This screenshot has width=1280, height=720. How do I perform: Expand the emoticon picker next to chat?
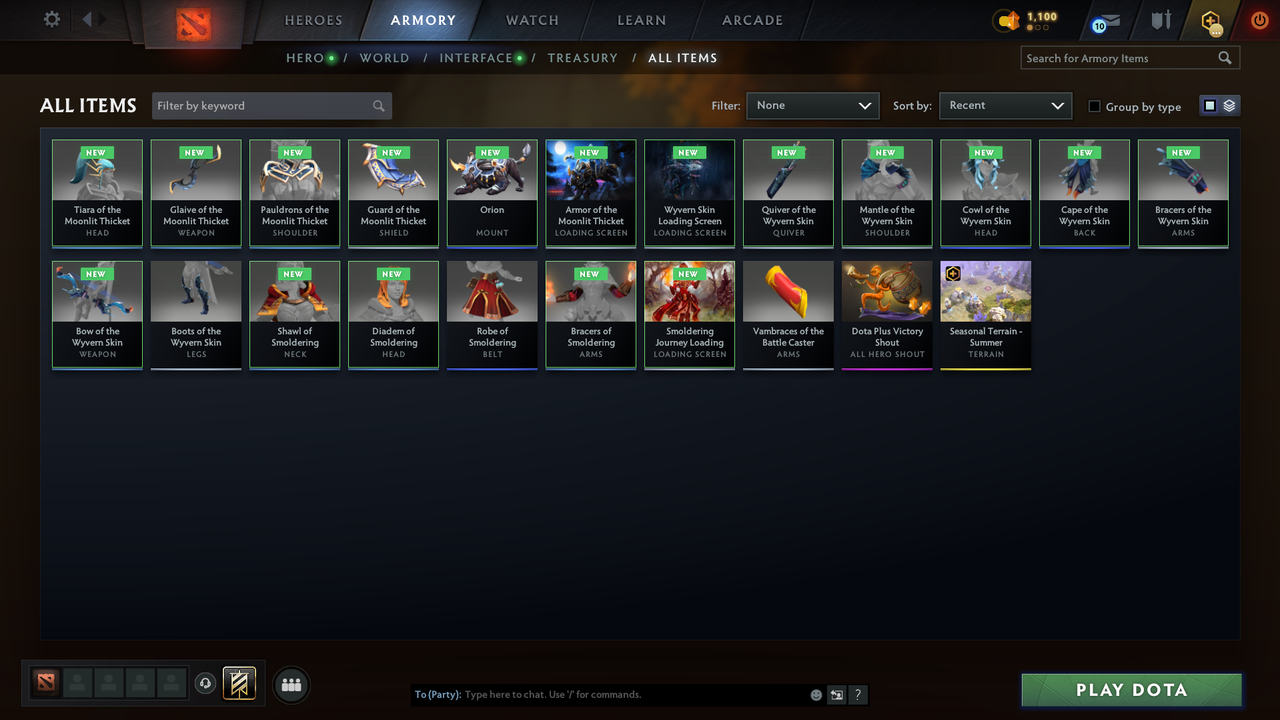click(x=815, y=694)
